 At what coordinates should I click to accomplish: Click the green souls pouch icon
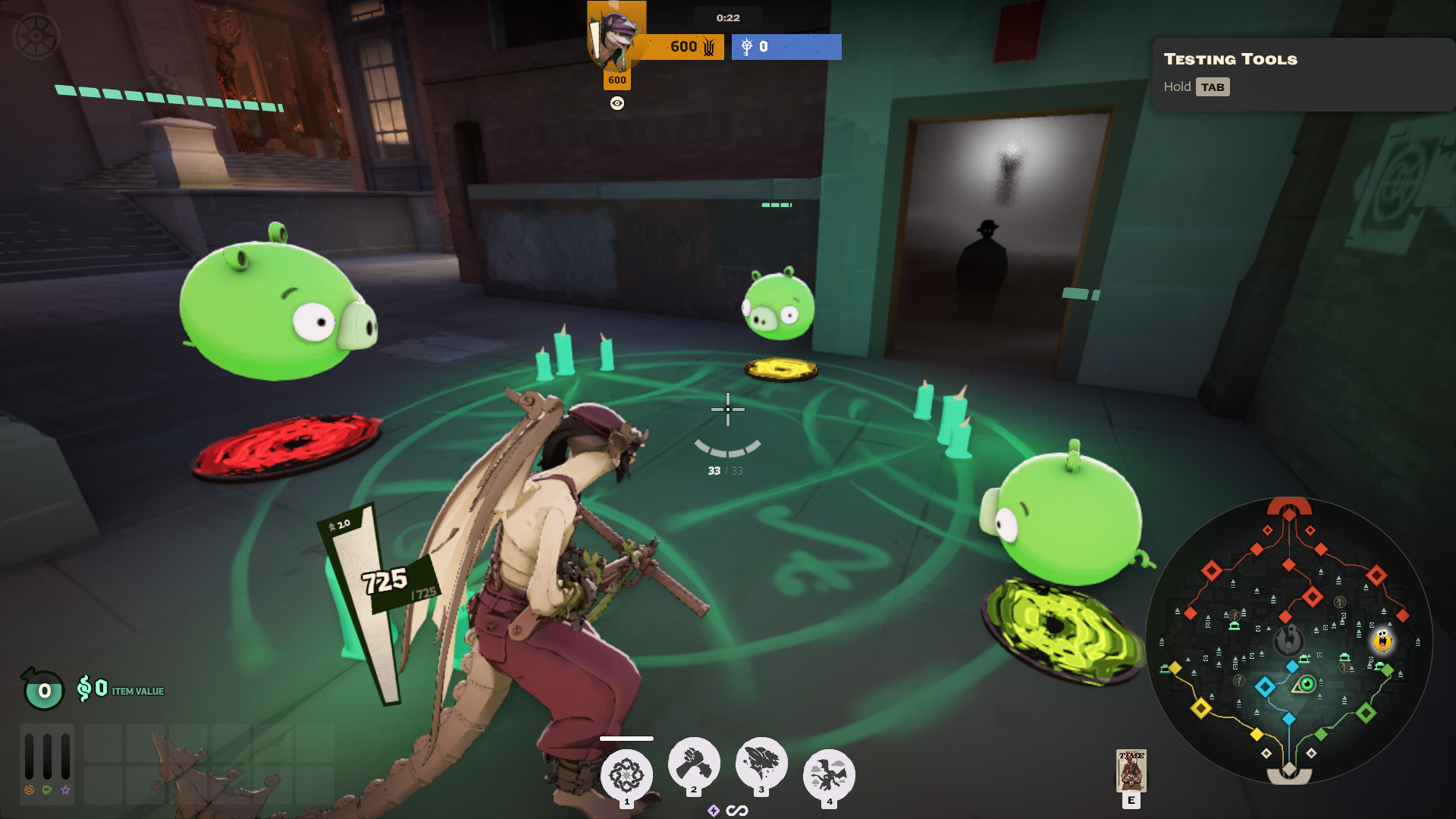coord(43,689)
